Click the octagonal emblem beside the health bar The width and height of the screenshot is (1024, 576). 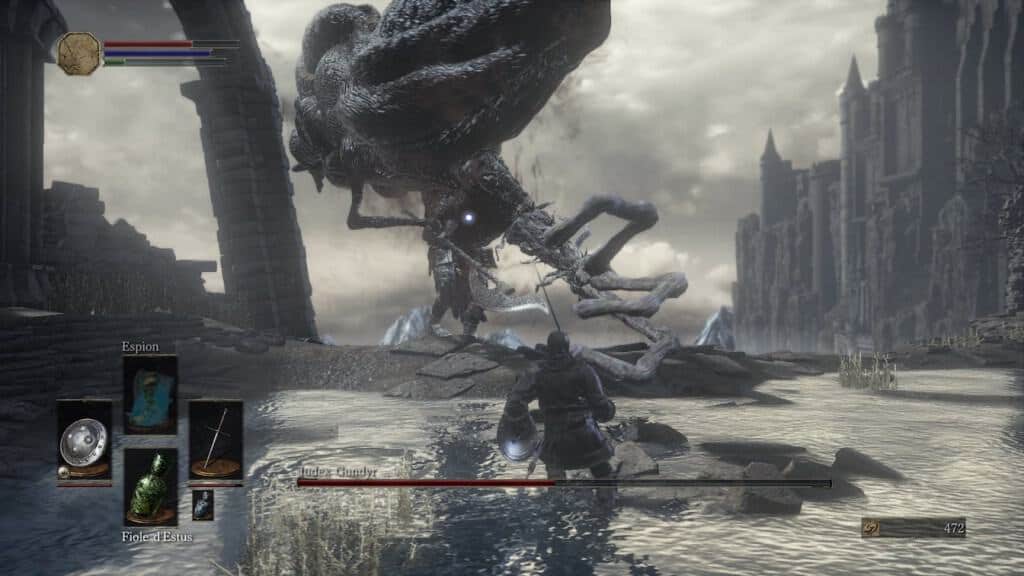point(79,54)
